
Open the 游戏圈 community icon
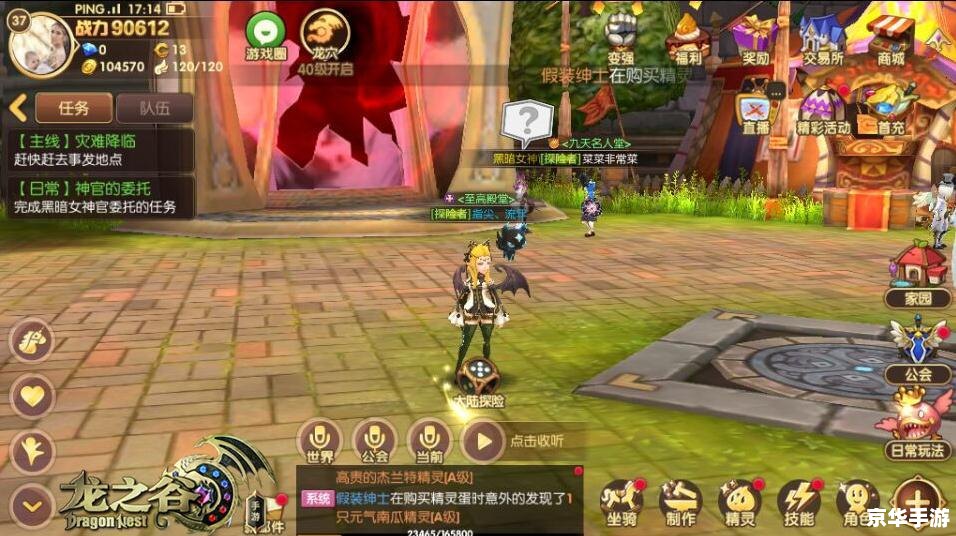click(x=265, y=33)
